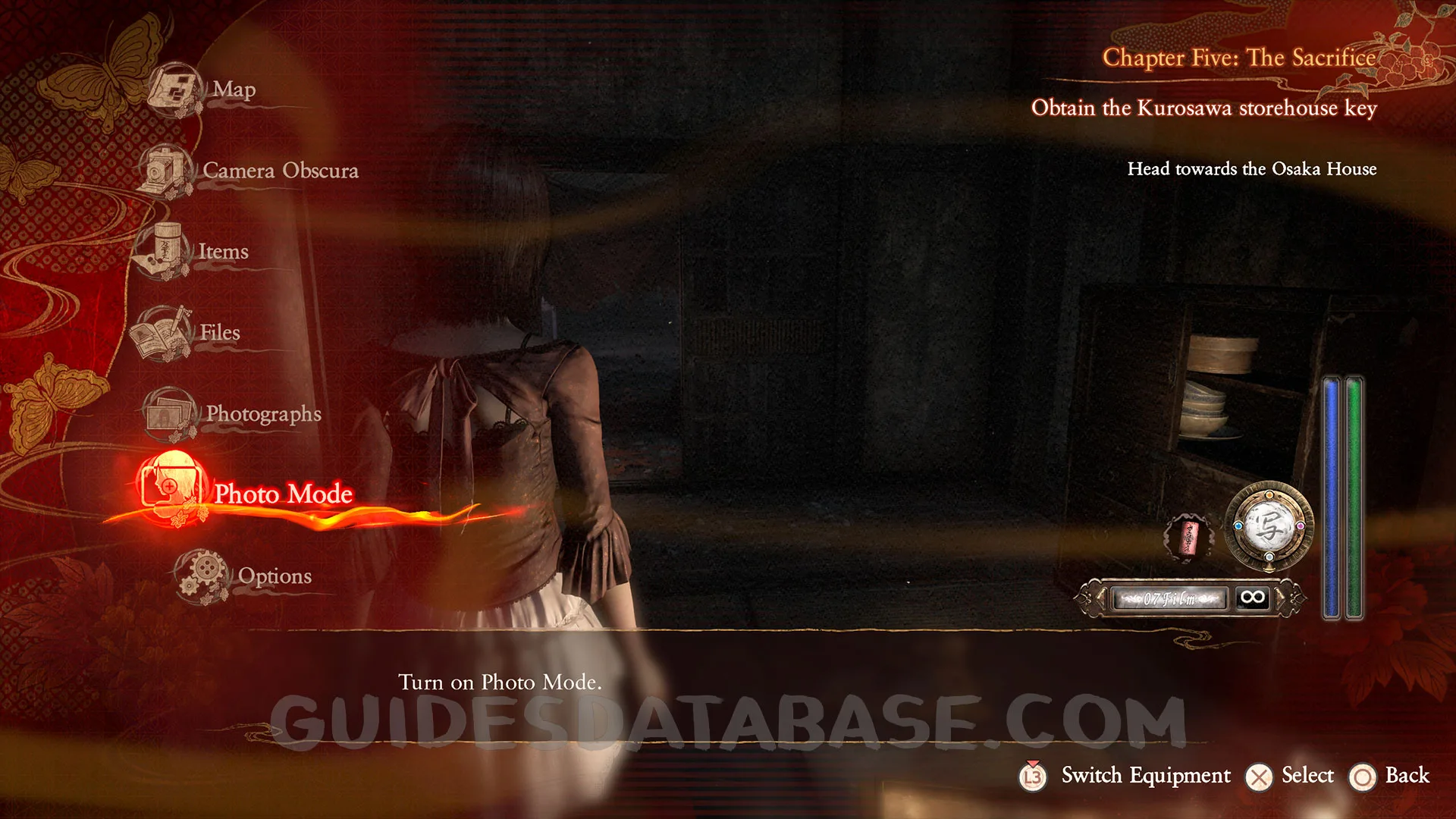Select Camera Obscura from the pause menu

point(279,171)
